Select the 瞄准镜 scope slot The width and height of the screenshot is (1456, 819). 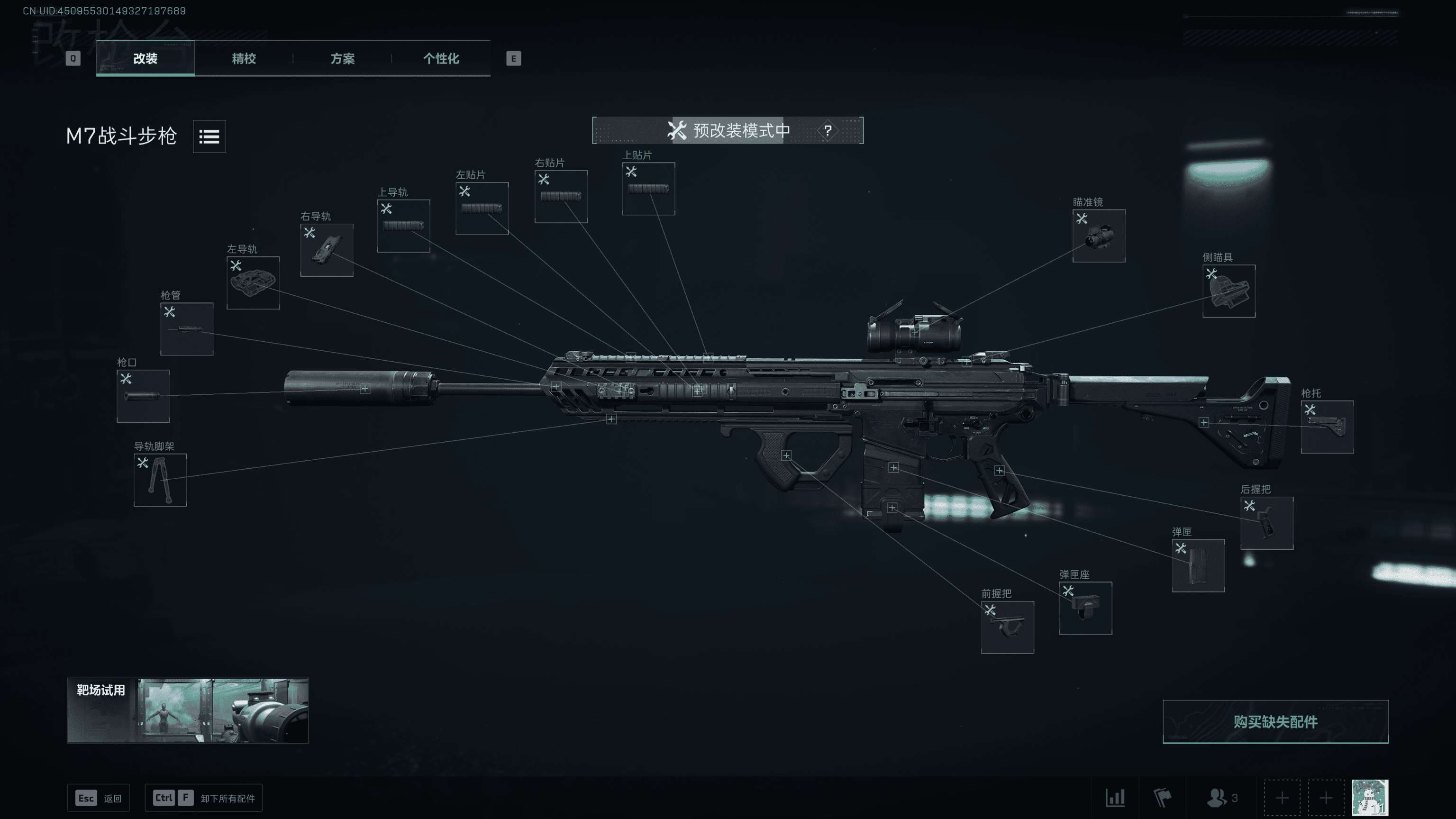(1099, 236)
